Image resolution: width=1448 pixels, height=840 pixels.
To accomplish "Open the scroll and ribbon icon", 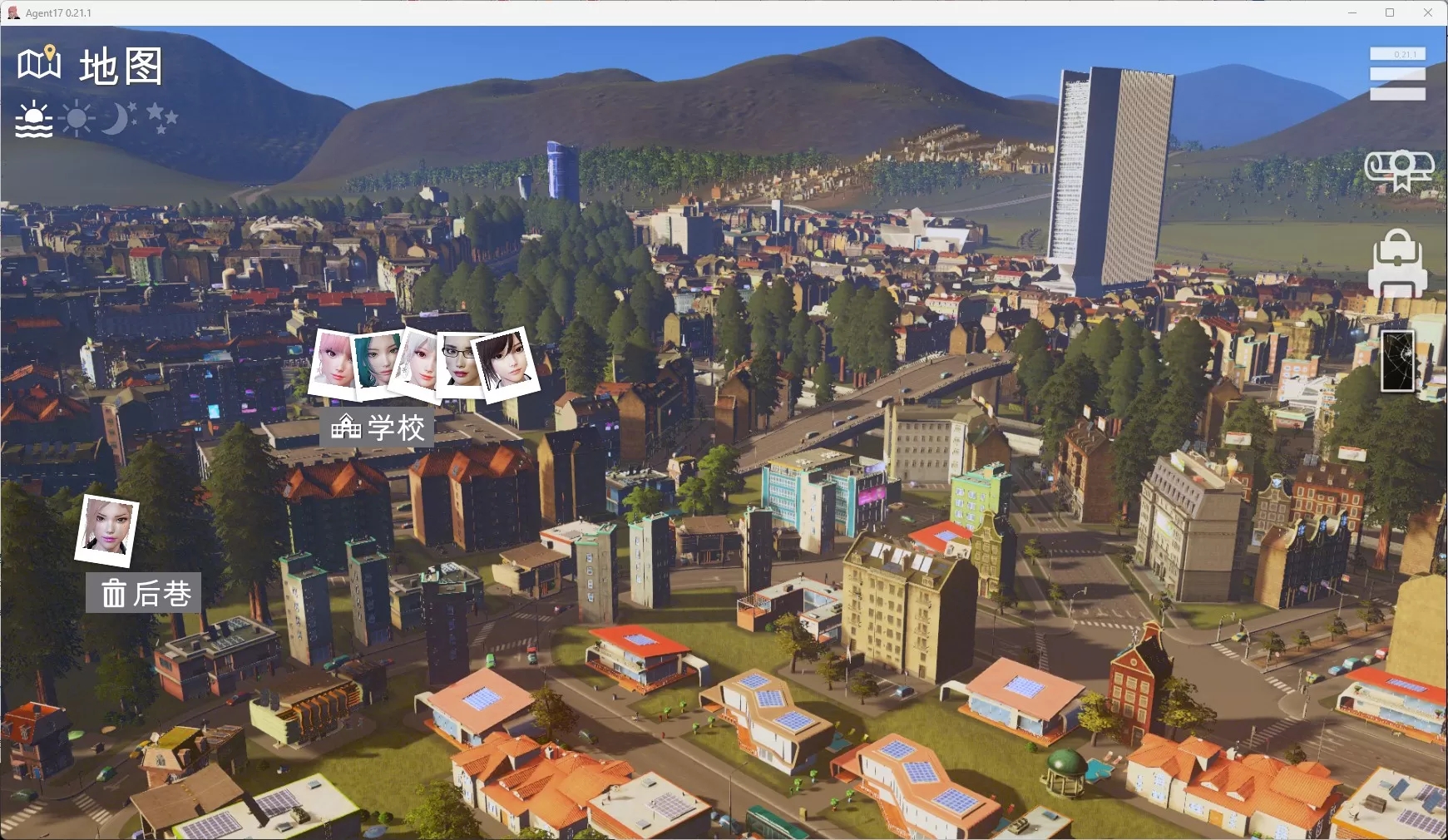I will (1400, 170).
